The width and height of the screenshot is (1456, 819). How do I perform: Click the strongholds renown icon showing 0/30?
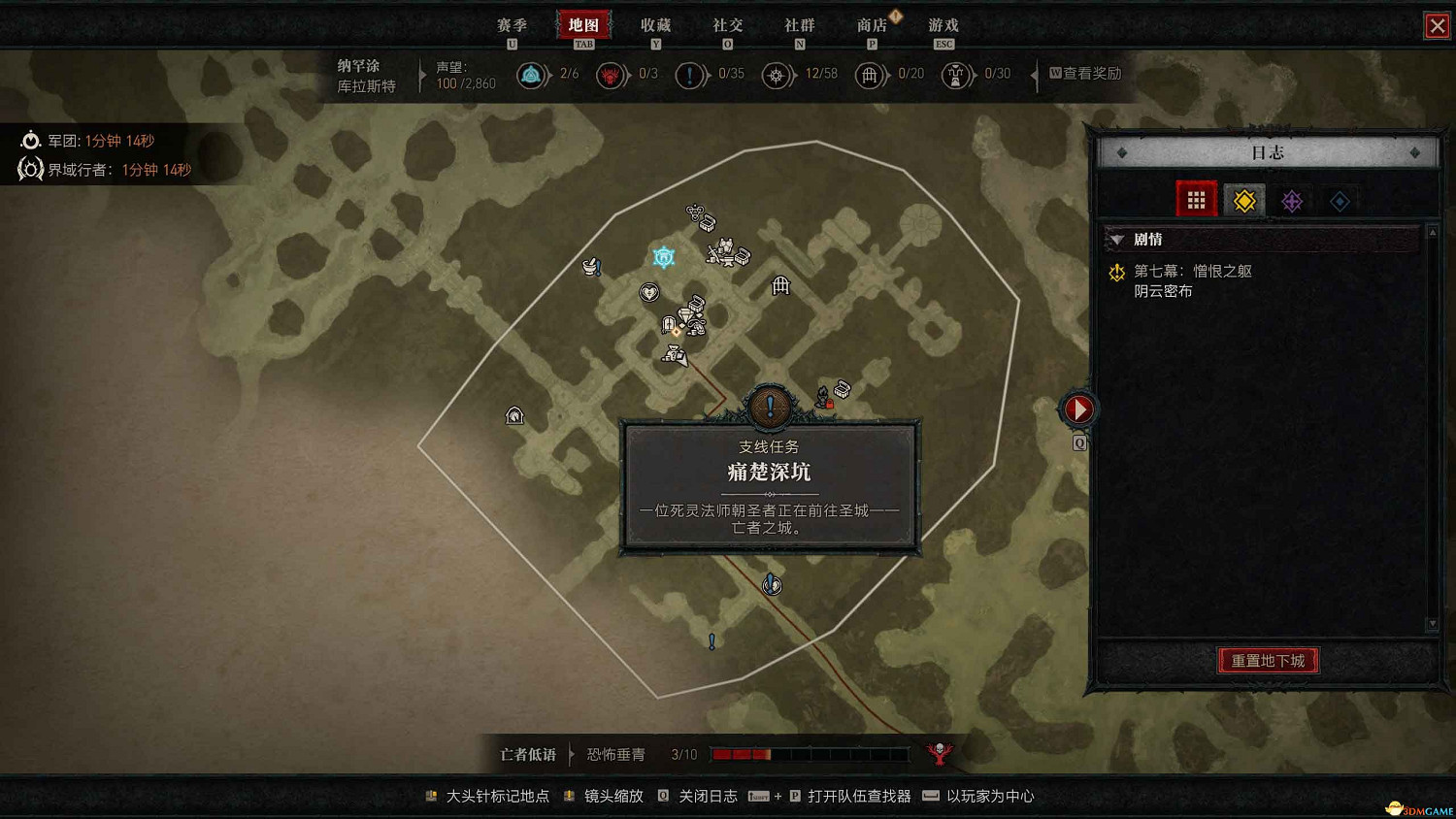956,75
